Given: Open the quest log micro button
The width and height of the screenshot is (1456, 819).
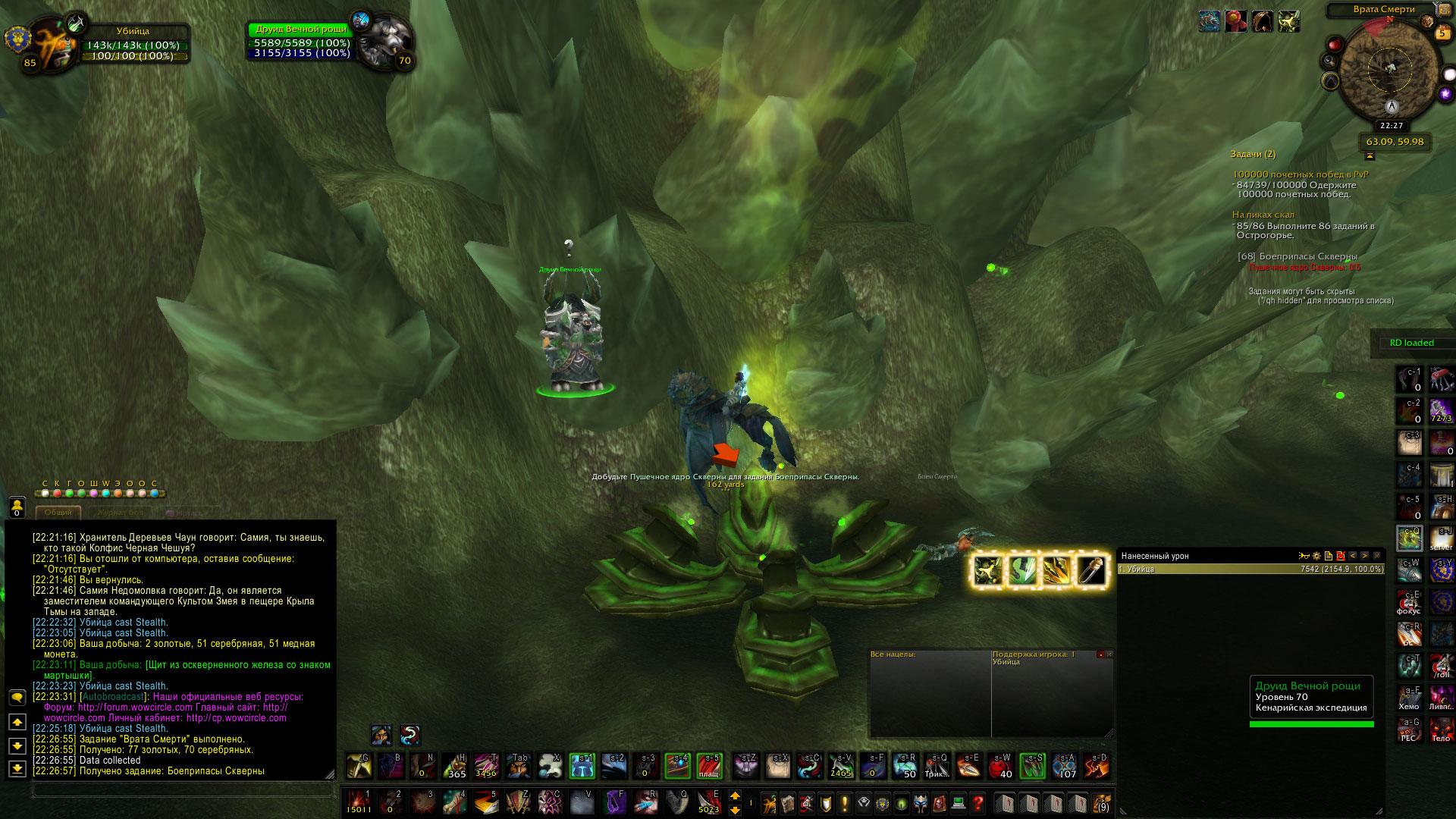Looking at the screenshot, I should click(845, 802).
